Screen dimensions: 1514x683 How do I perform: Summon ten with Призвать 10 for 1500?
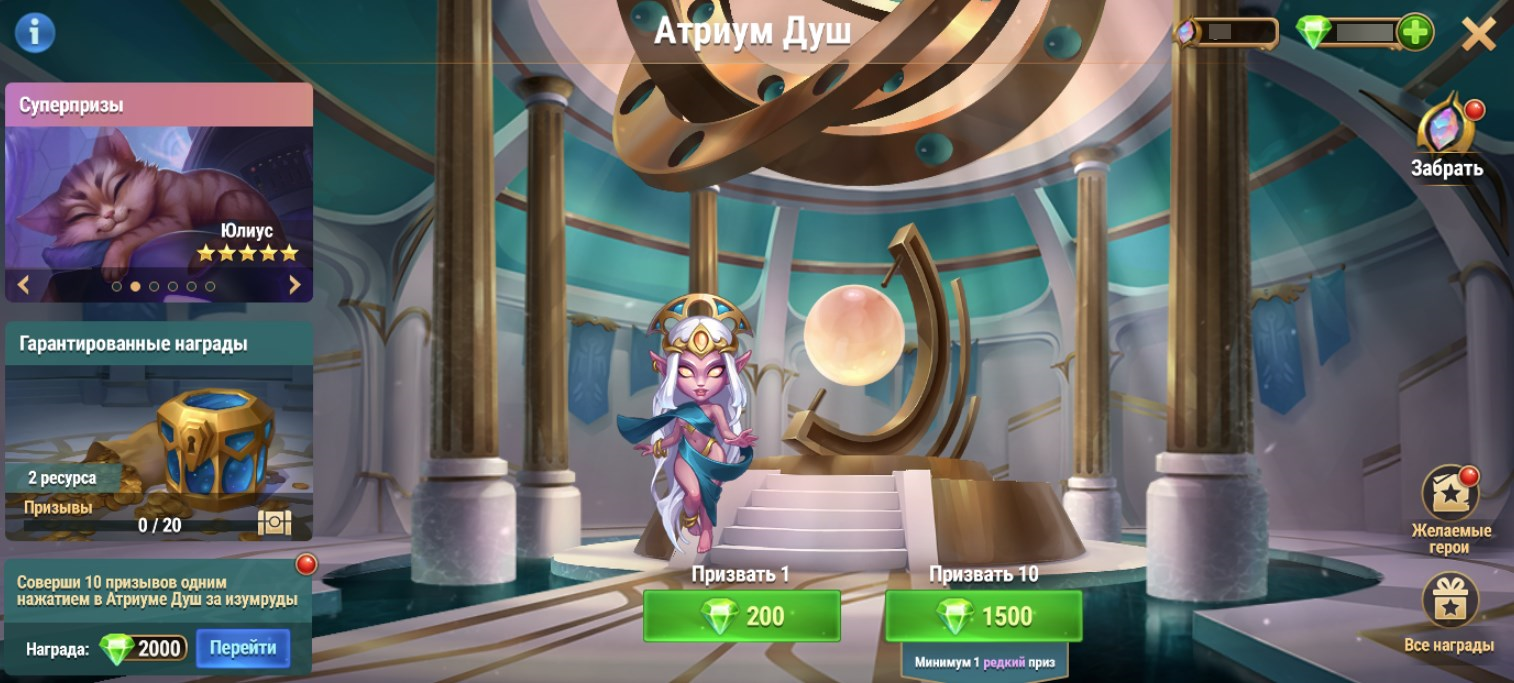(x=983, y=616)
